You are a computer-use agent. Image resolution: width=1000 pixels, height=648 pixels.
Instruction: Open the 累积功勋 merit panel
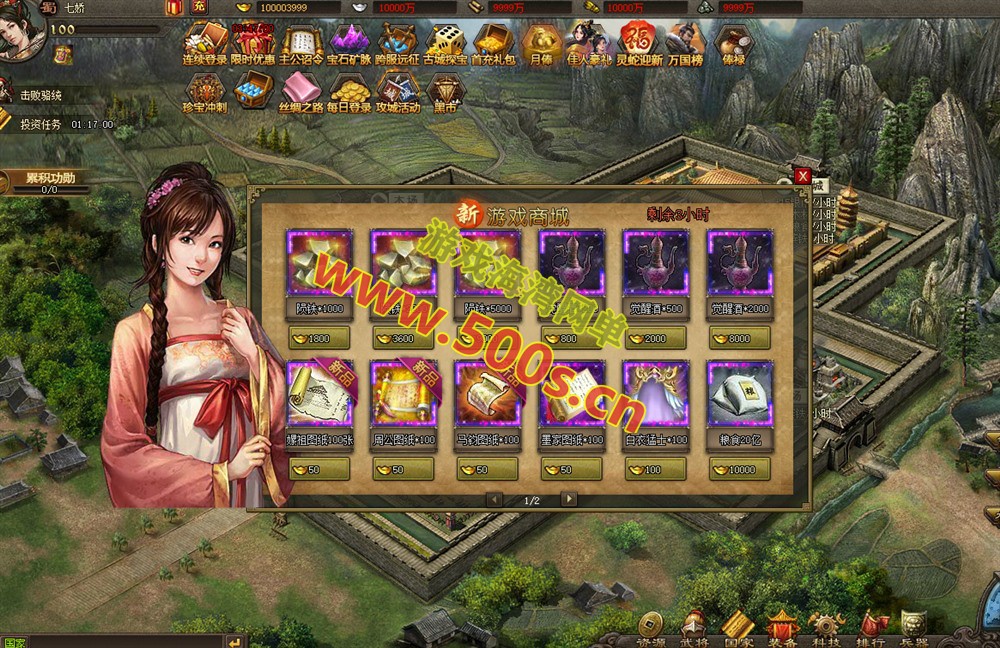(48, 182)
